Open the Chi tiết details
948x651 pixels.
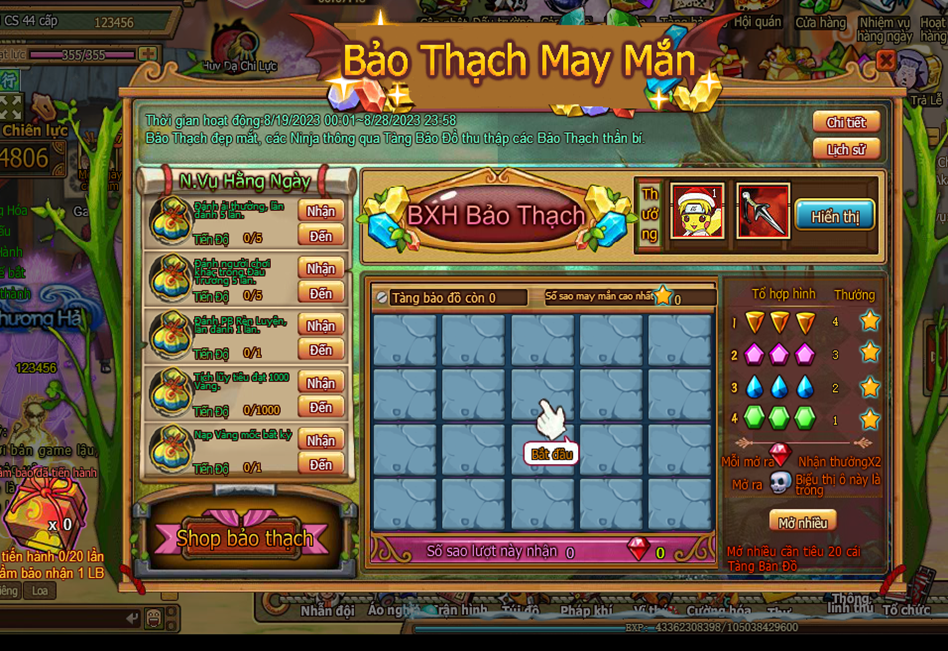click(x=845, y=123)
